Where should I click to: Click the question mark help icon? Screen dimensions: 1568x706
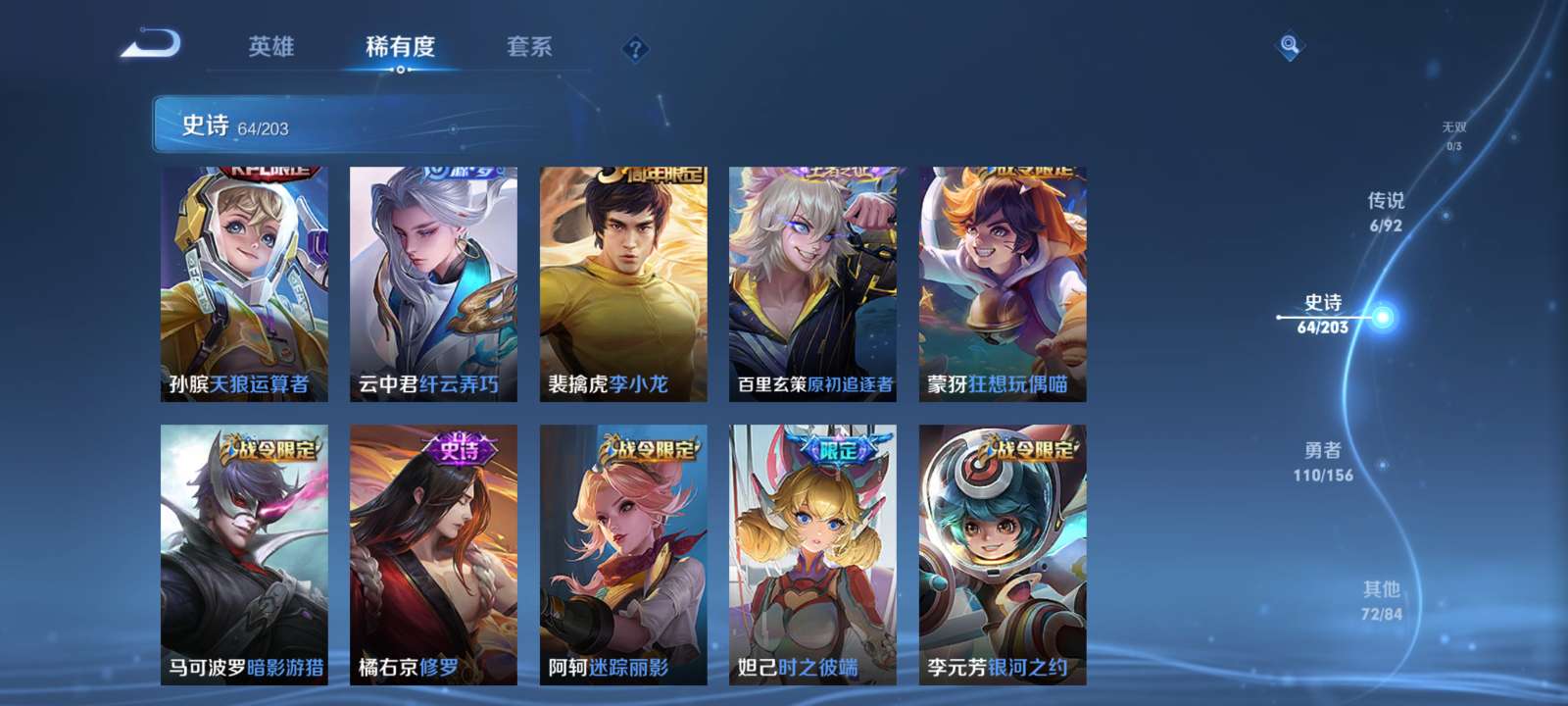click(636, 45)
